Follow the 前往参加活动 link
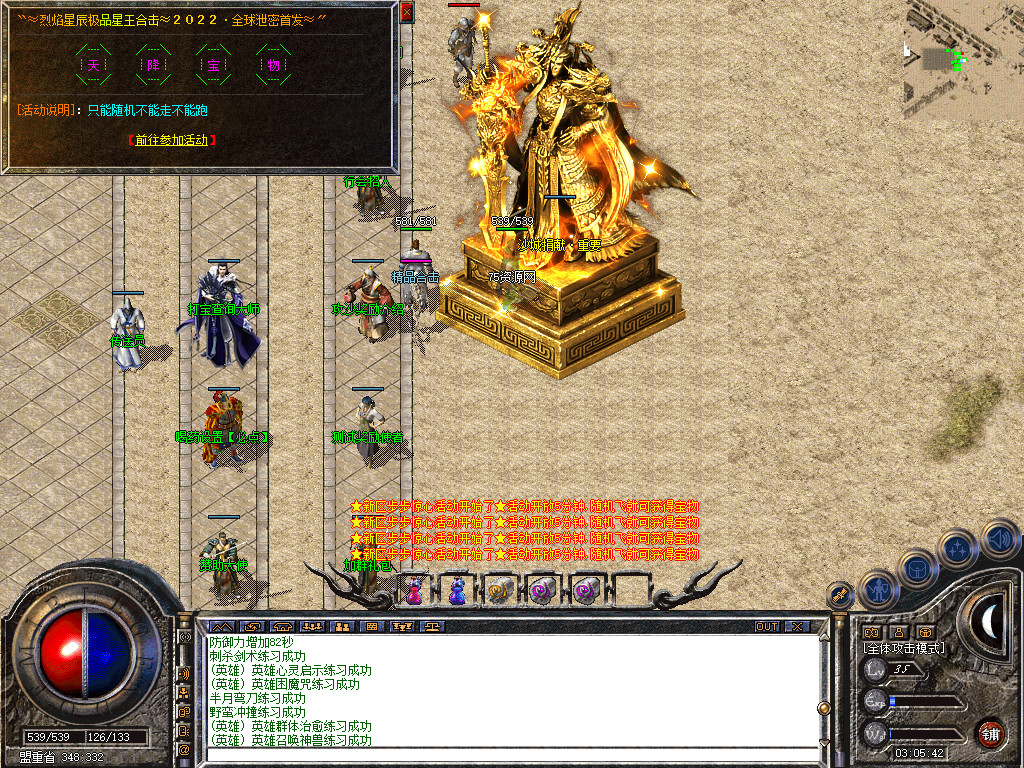Viewport: 1024px width, 768px height. [x=172, y=140]
